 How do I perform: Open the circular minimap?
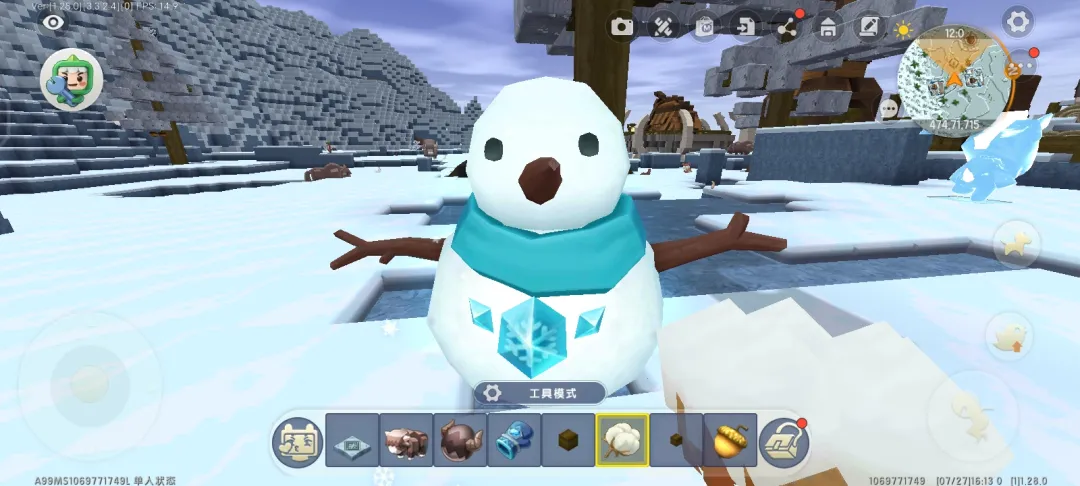coord(950,72)
